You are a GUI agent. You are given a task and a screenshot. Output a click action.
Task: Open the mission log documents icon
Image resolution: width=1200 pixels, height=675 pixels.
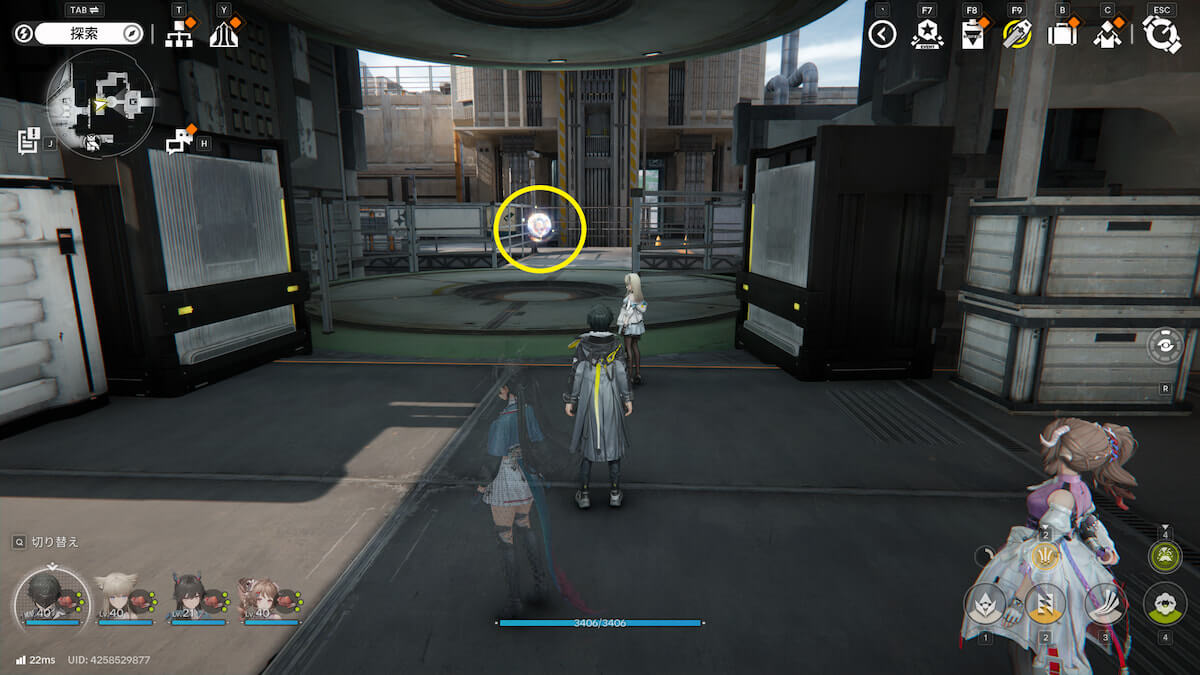[28, 141]
